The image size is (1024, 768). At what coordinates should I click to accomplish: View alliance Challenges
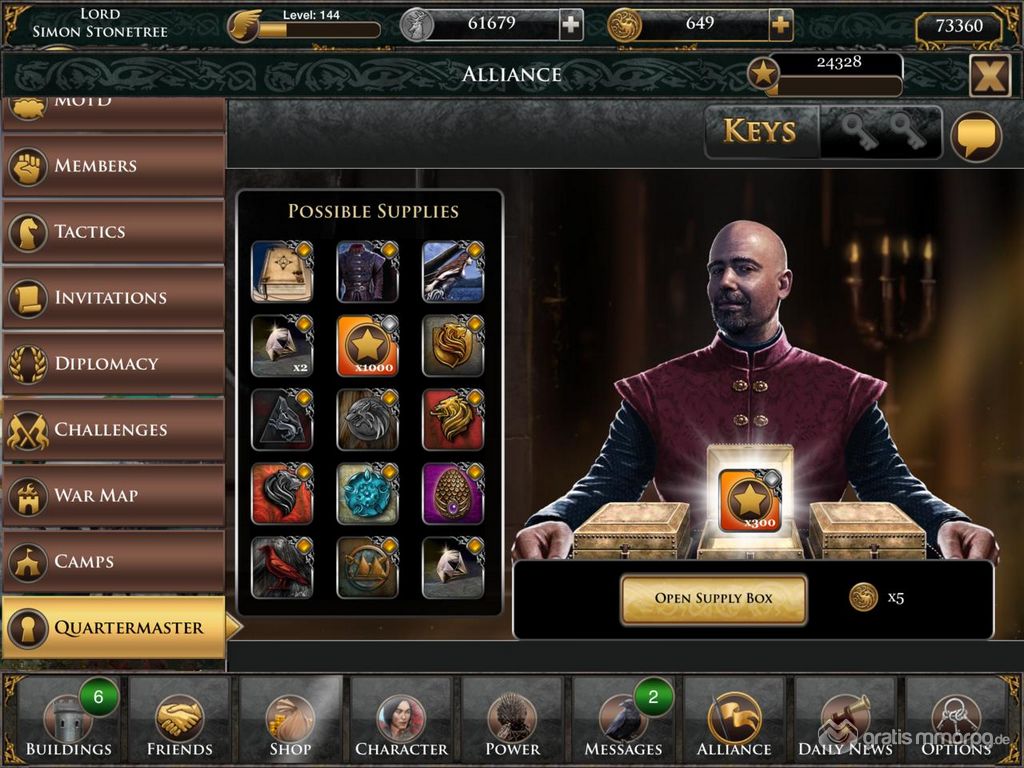click(x=113, y=430)
